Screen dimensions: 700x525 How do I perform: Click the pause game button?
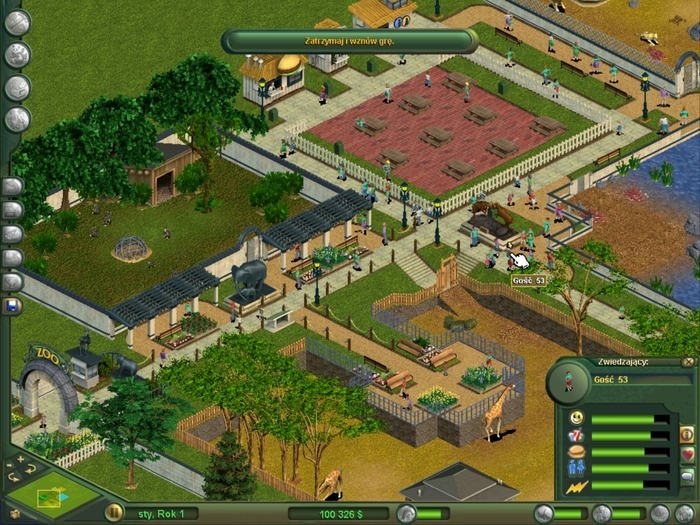tap(114, 512)
